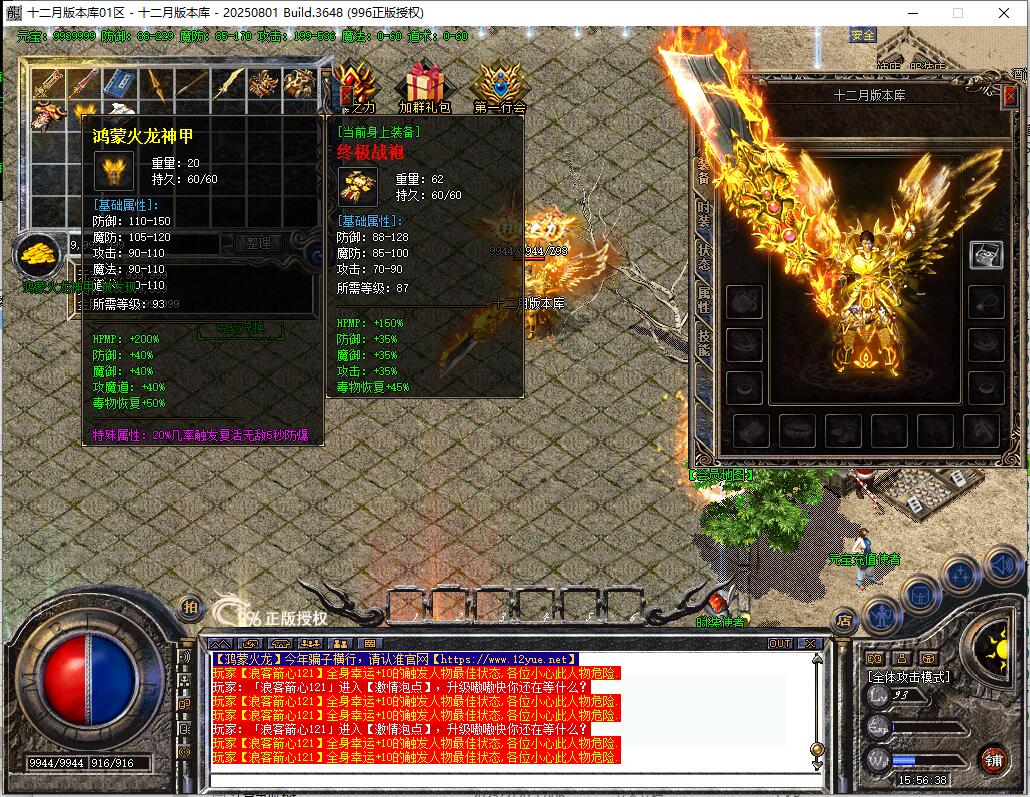Open the 状态 status tab
Image resolution: width=1030 pixels, height=797 pixels.
[704, 257]
